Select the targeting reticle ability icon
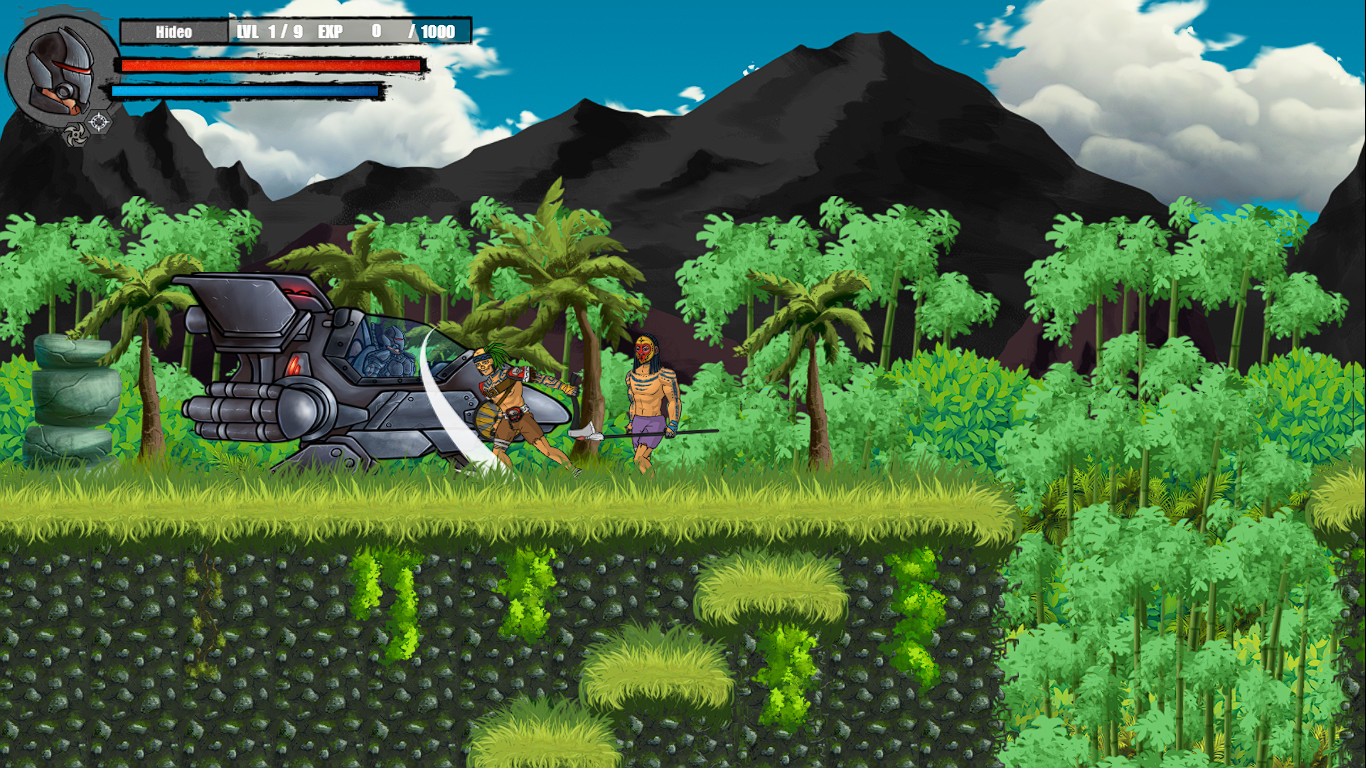 click(99, 120)
